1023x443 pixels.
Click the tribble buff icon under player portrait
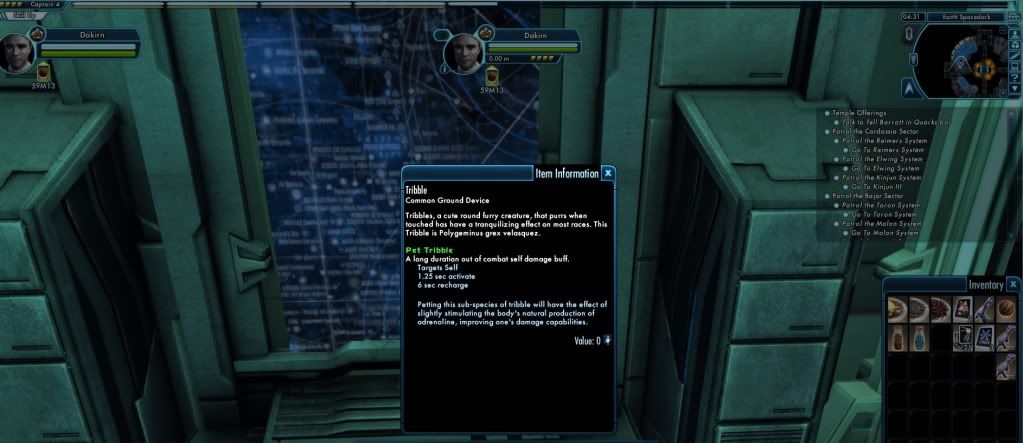(x=43, y=74)
